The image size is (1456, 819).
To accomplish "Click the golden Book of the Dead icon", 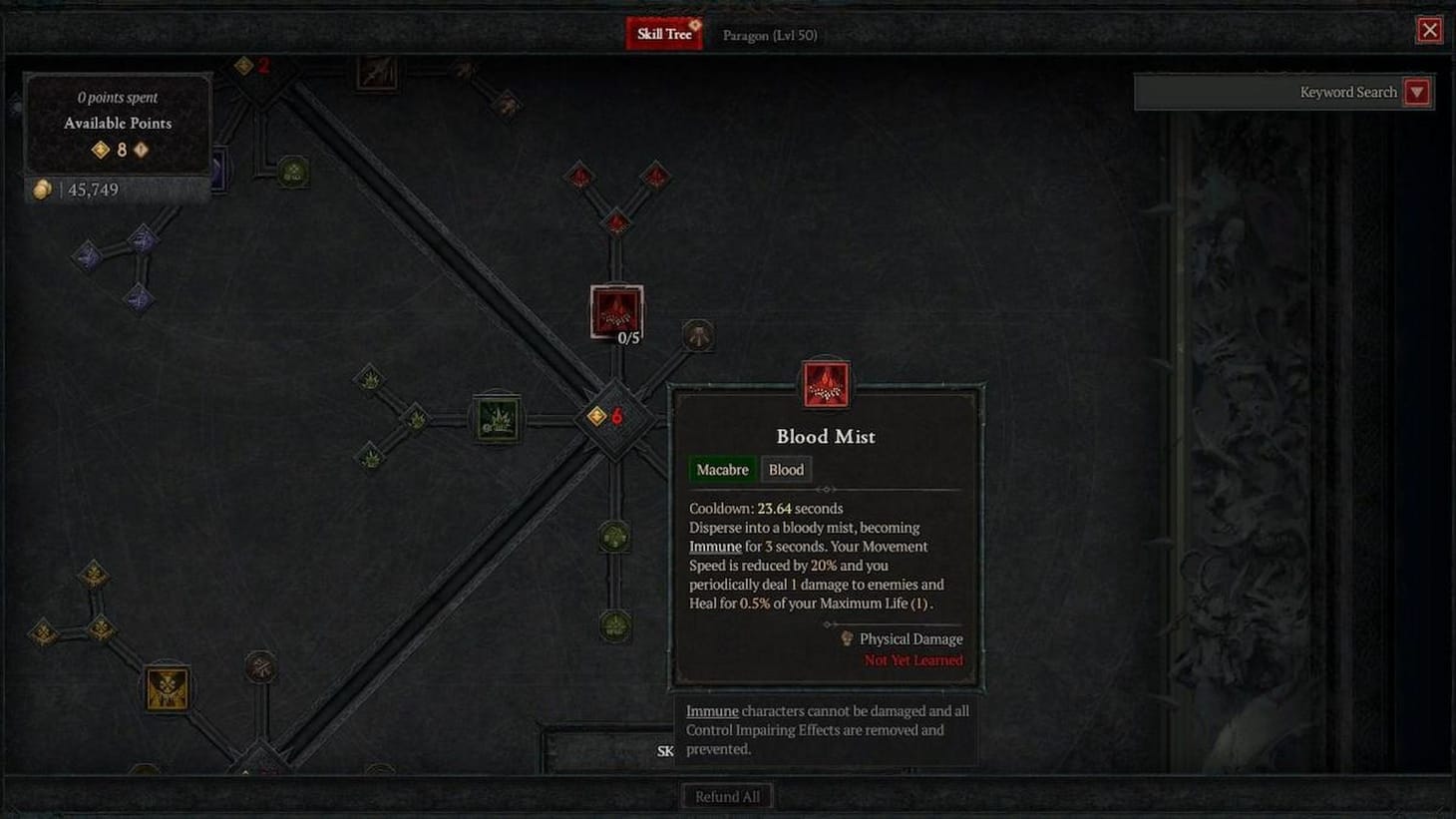I will [x=167, y=689].
